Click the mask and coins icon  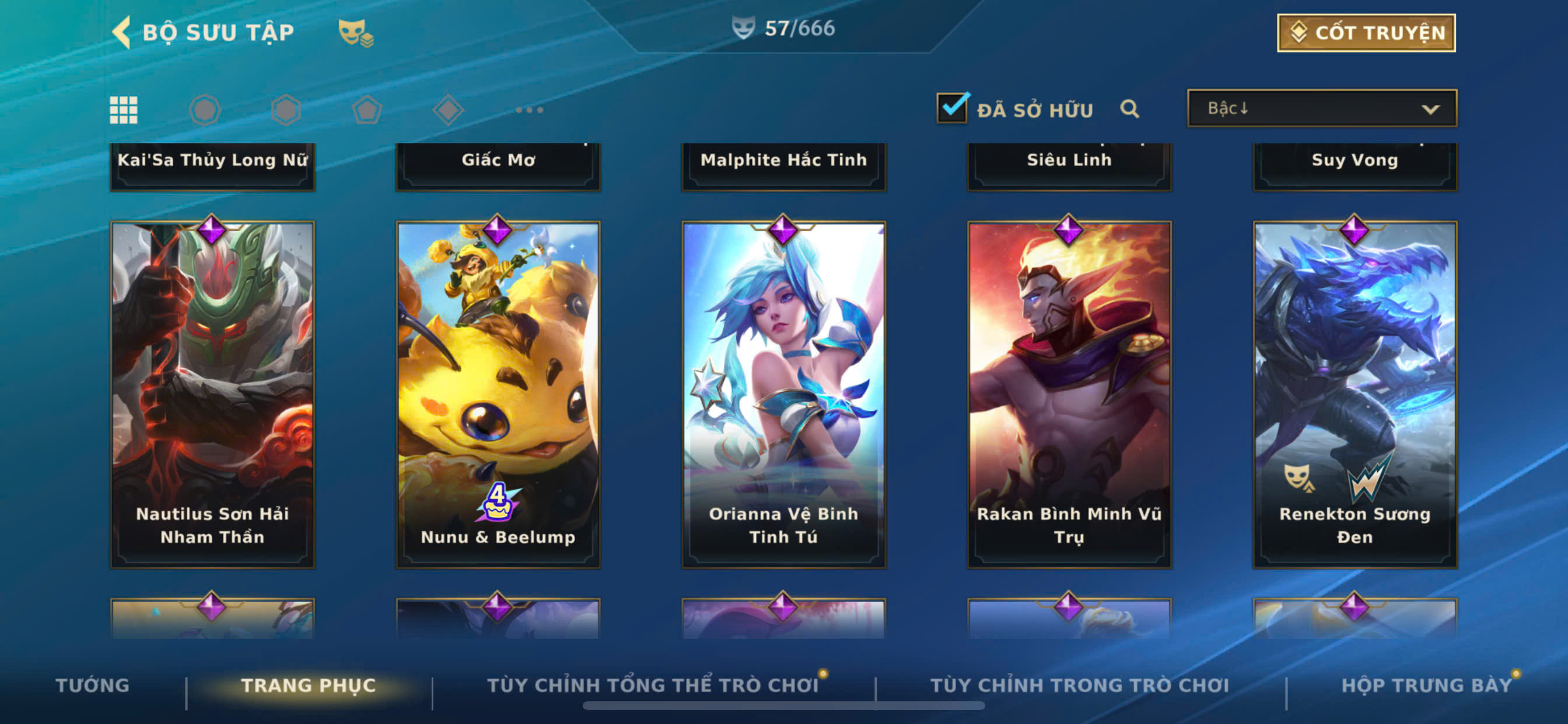[355, 33]
